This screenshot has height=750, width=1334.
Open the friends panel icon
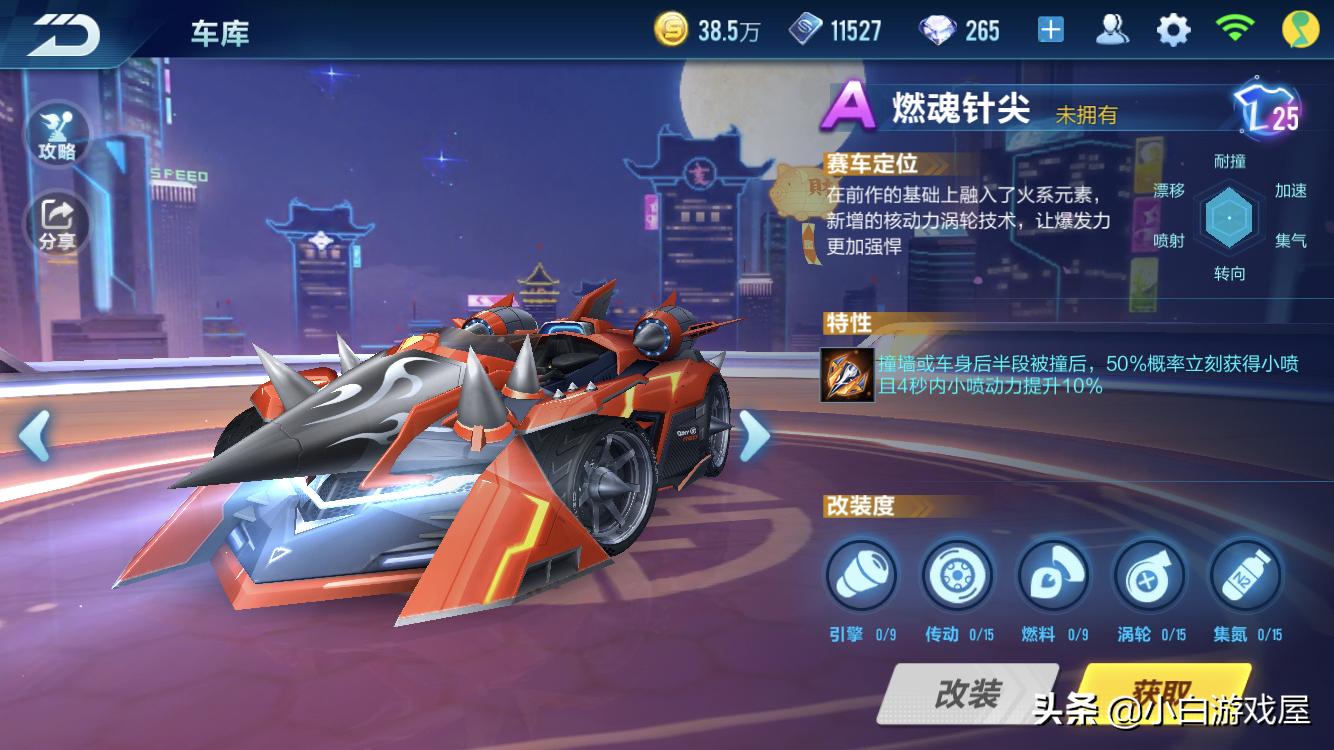pos(1110,29)
